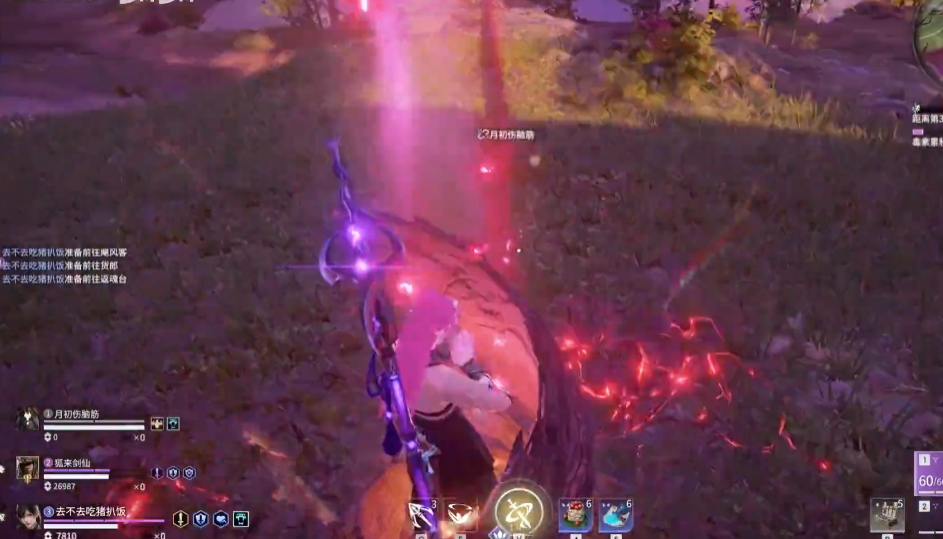Select the item slot beside the weapon panel
The height and width of the screenshot is (539, 943).
[886, 514]
